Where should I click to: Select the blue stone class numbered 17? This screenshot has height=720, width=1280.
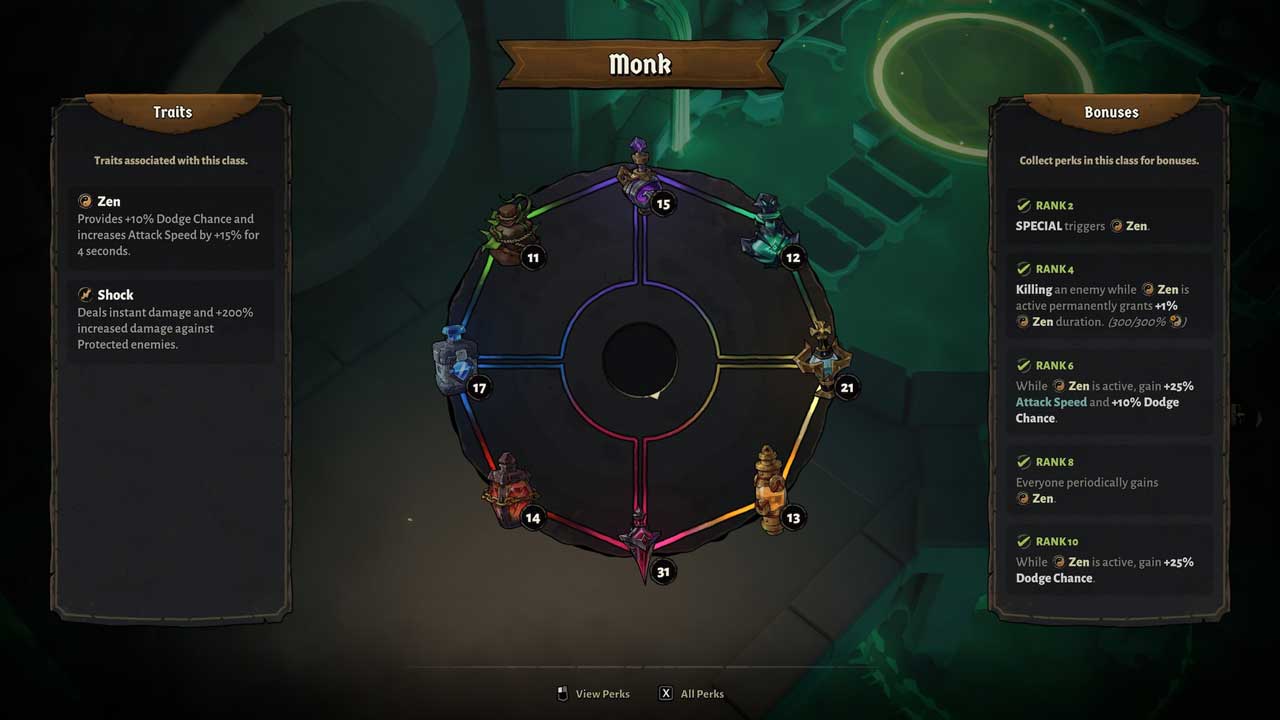coord(455,362)
